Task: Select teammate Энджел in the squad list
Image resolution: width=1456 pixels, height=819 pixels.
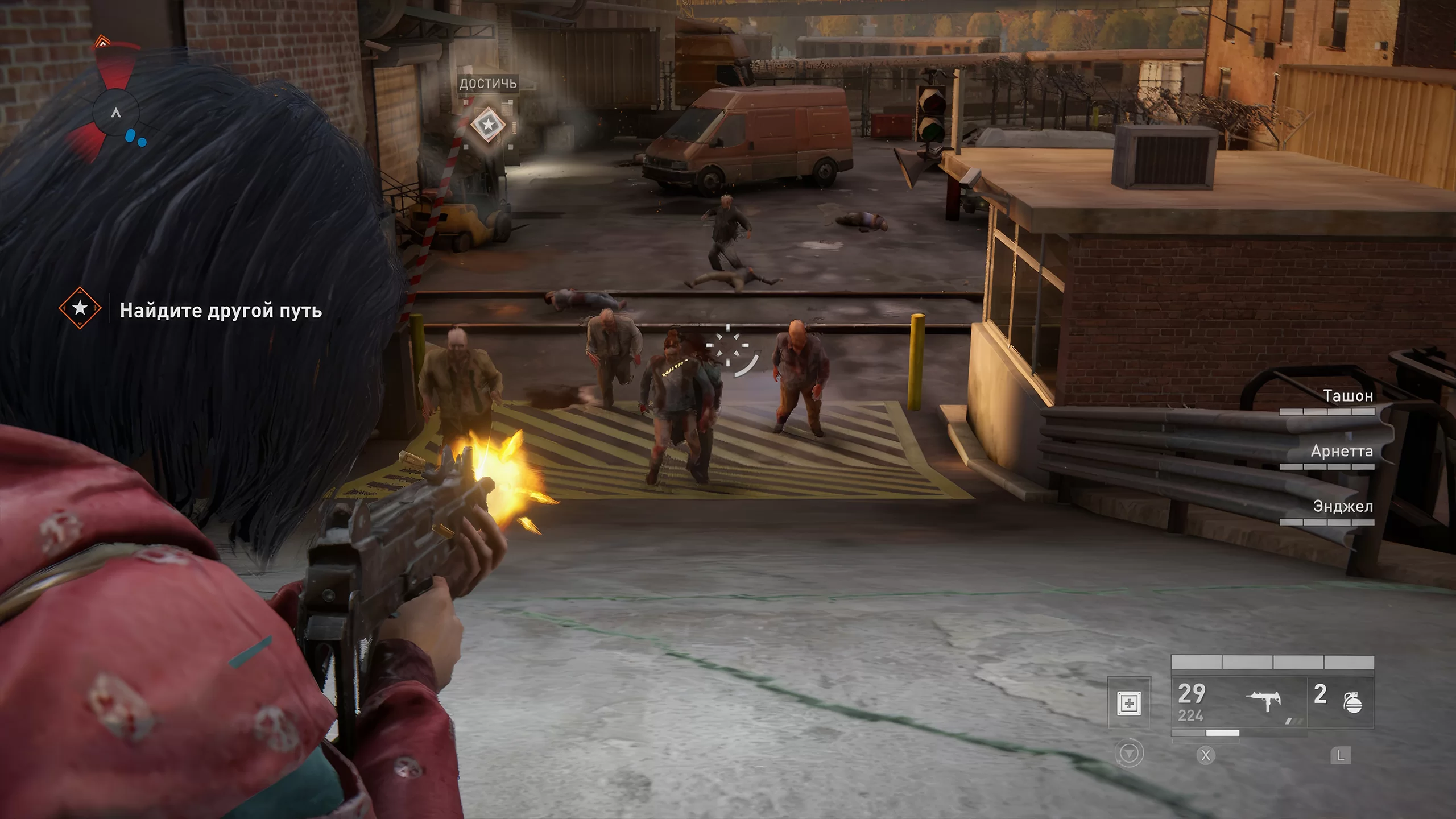Action: 1343,507
